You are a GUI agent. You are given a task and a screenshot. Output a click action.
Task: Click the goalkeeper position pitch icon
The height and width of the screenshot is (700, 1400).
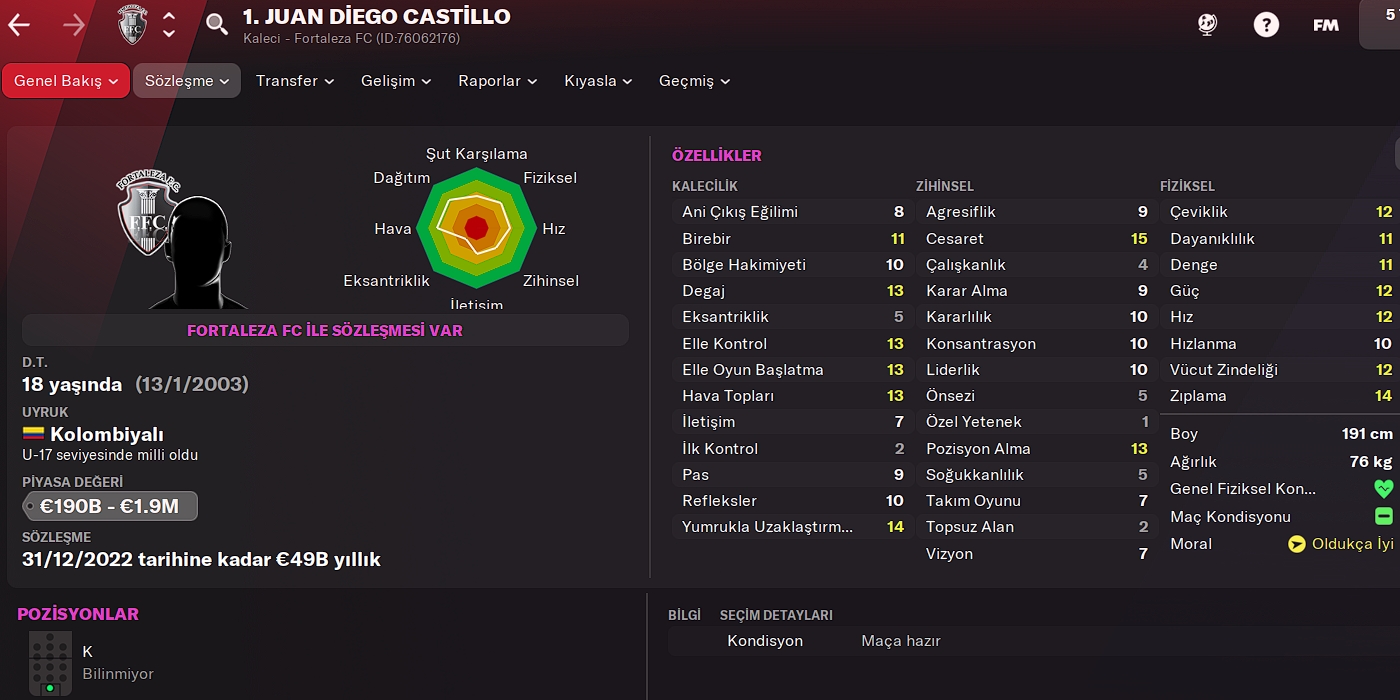49,664
